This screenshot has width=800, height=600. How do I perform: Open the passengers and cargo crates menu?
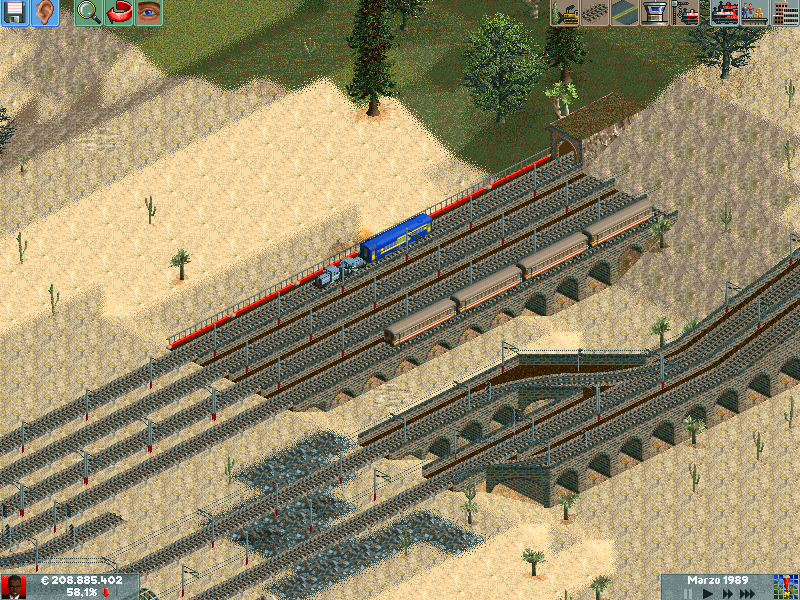753,13
